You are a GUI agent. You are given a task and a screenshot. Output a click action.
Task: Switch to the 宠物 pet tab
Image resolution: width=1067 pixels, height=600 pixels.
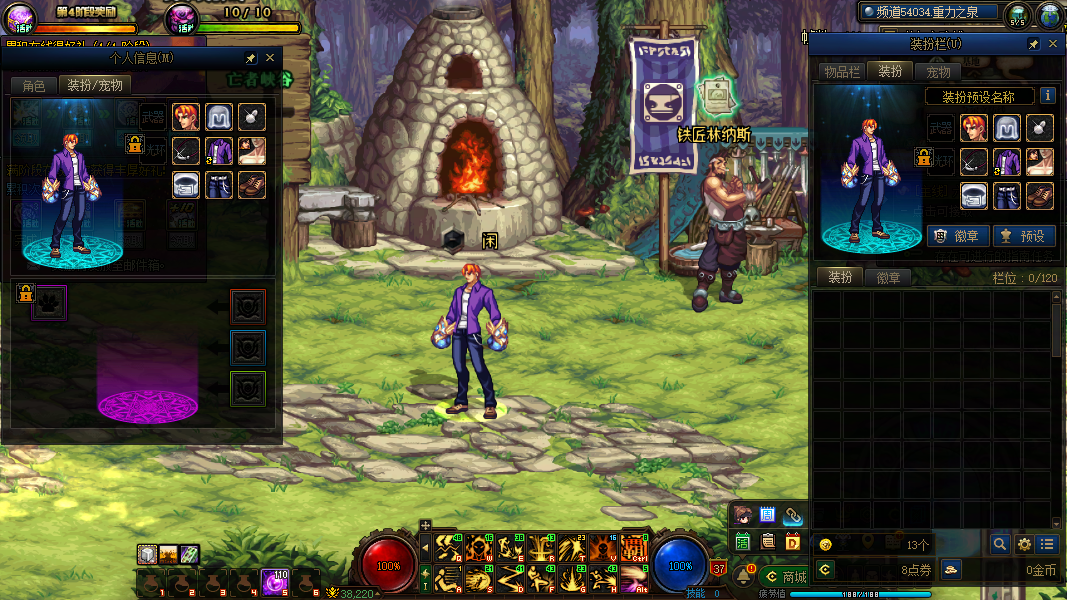[x=938, y=72]
